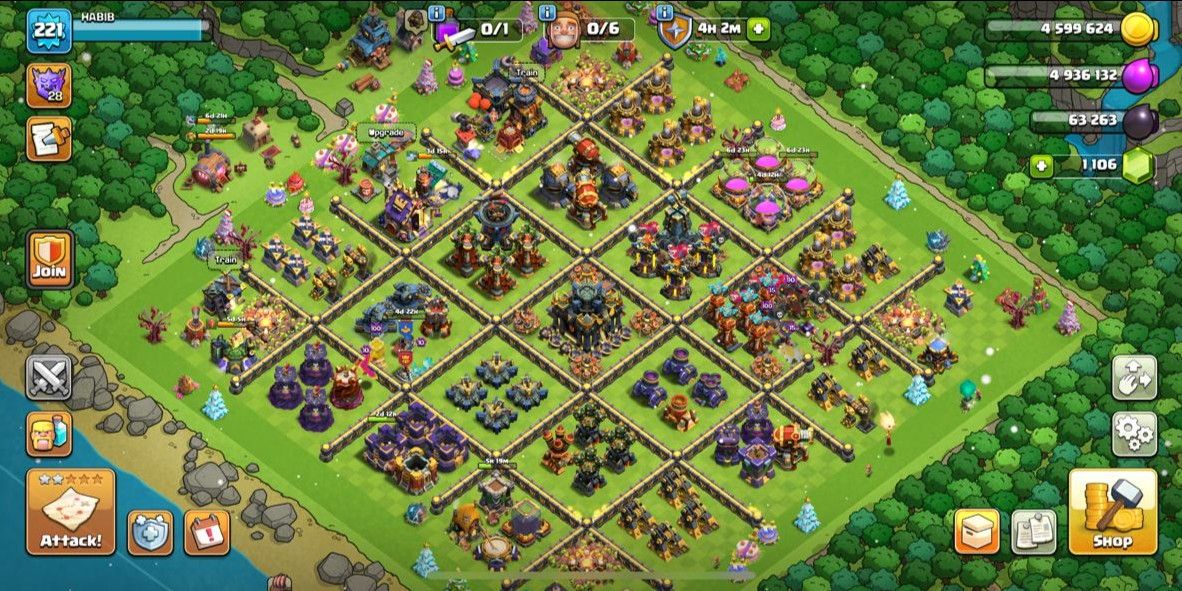This screenshot has width=1182, height=591.
Task: Show info for the 0/6 builders
Action: point(547,12)
